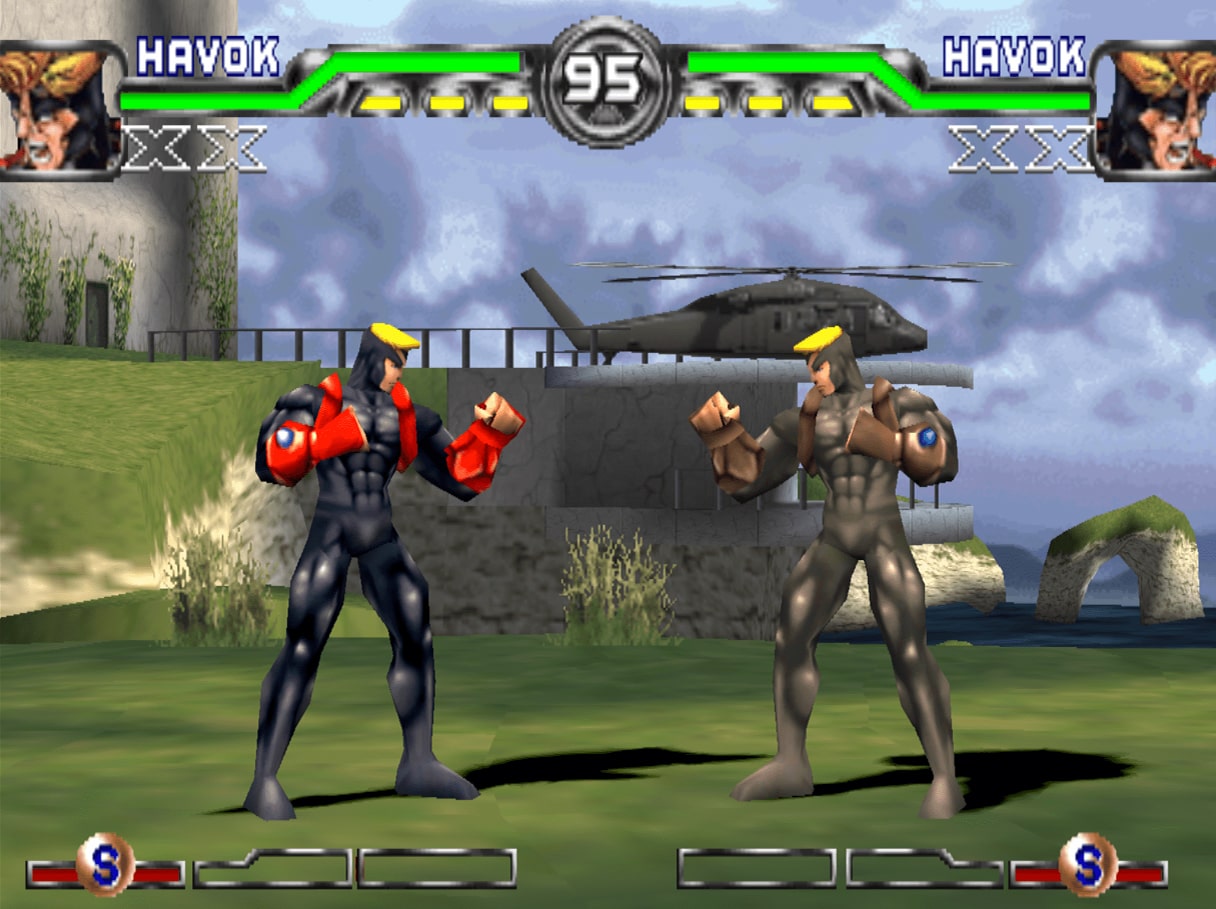Viewport: 1216px width, 909px height.
Task: Select the left player's S super icon
Action: click(105, 864)
